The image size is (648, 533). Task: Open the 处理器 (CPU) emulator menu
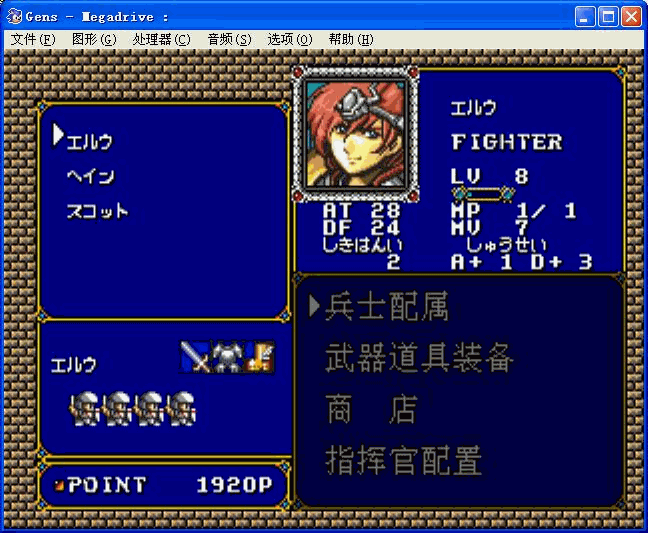click(161, 39)
